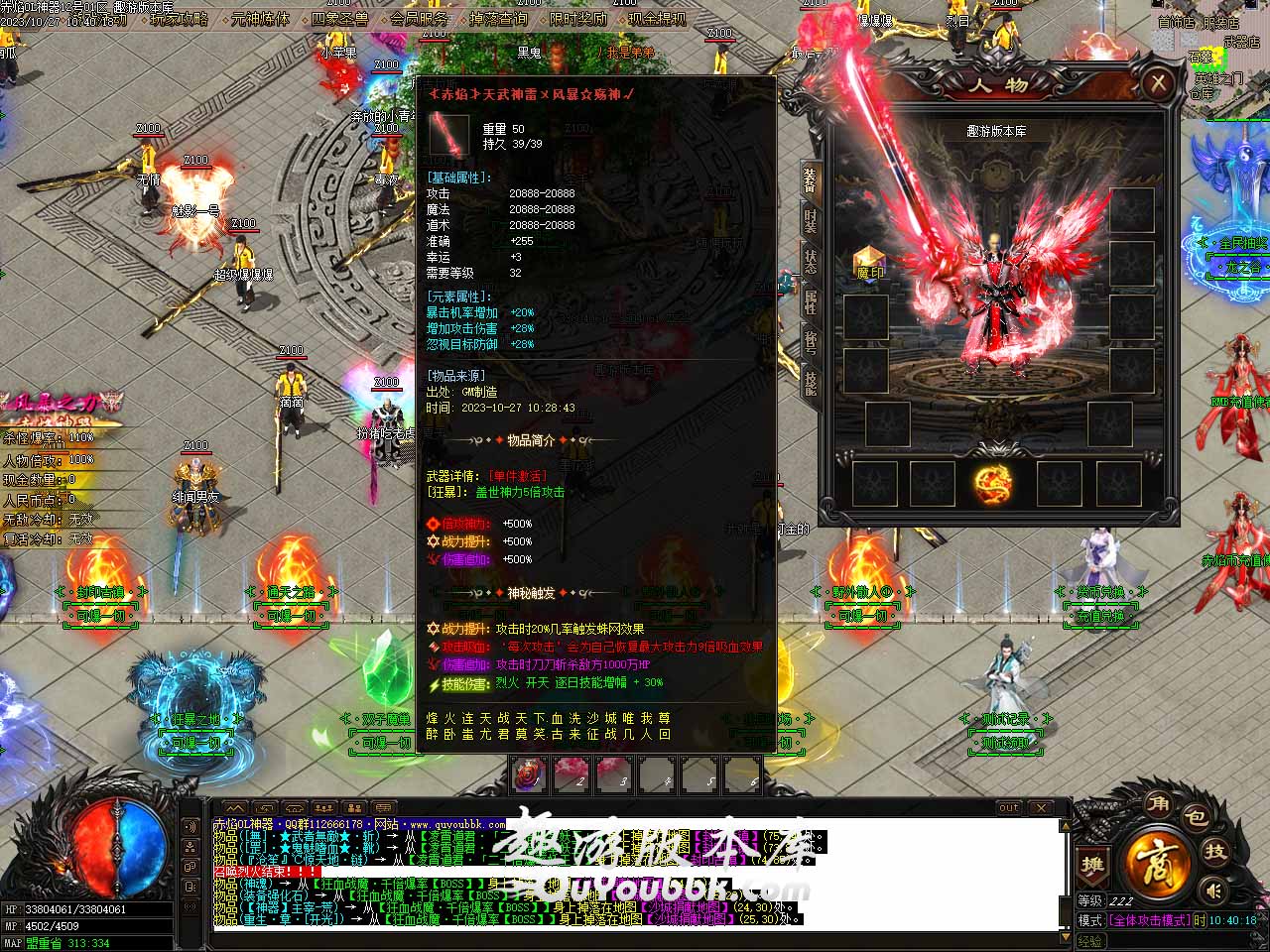Open the 状态 tab

click(x=811, y=262)
